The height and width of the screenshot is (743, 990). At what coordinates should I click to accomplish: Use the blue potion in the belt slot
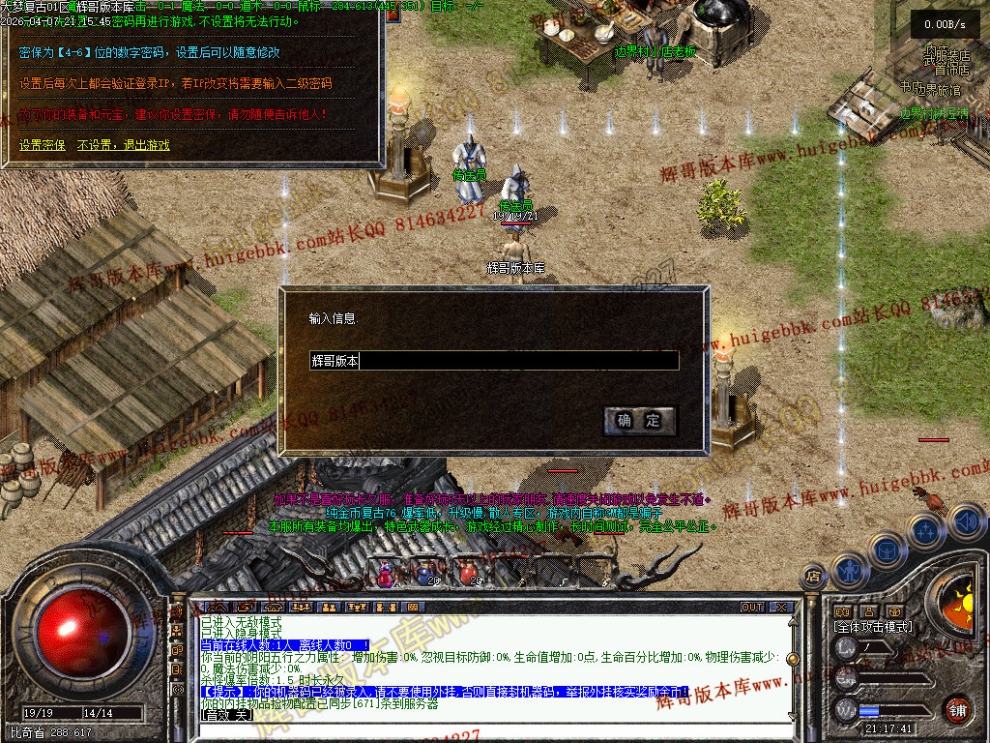tap(424, 574)
